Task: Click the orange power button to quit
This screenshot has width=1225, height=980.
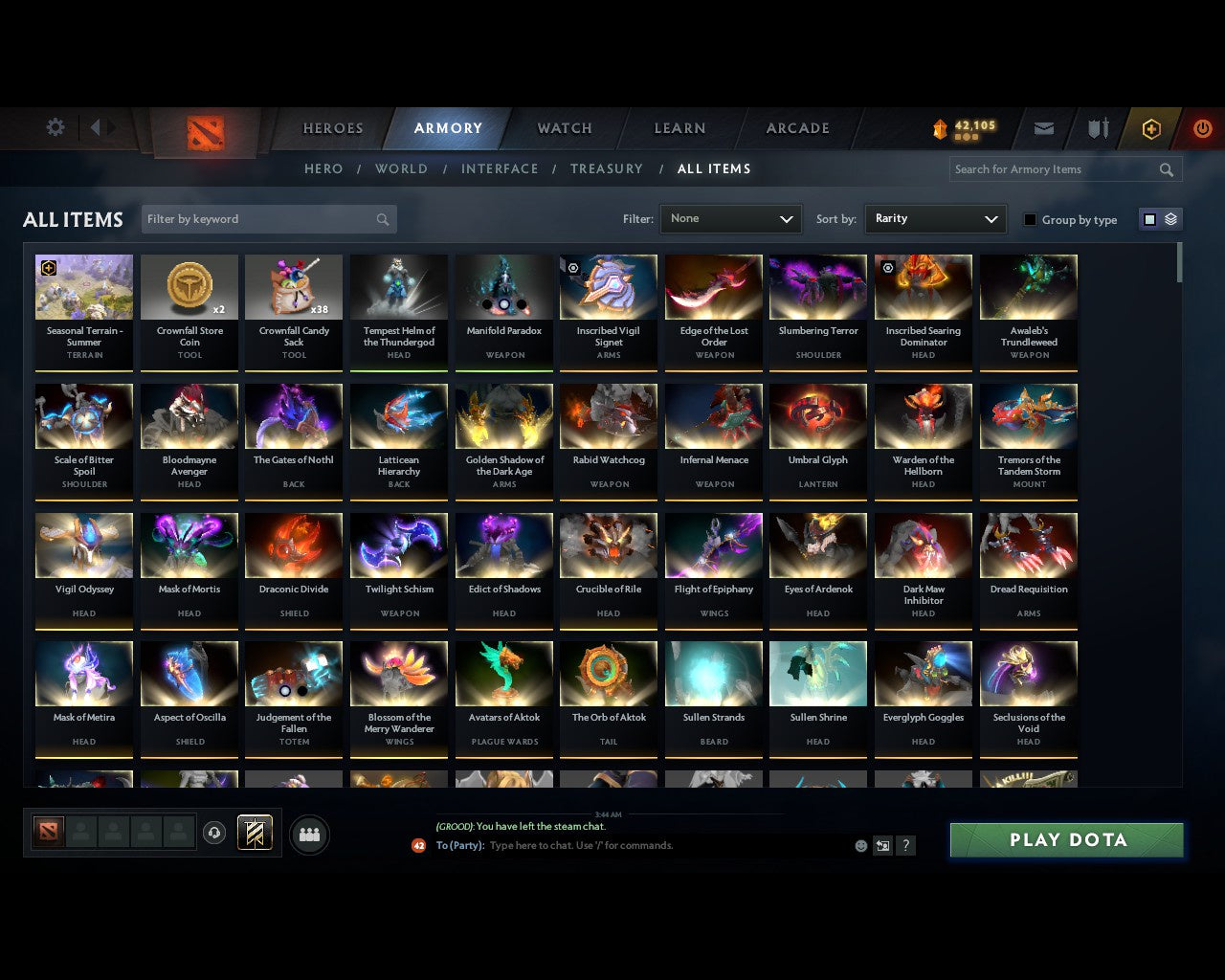Action: click(1202, 128)
